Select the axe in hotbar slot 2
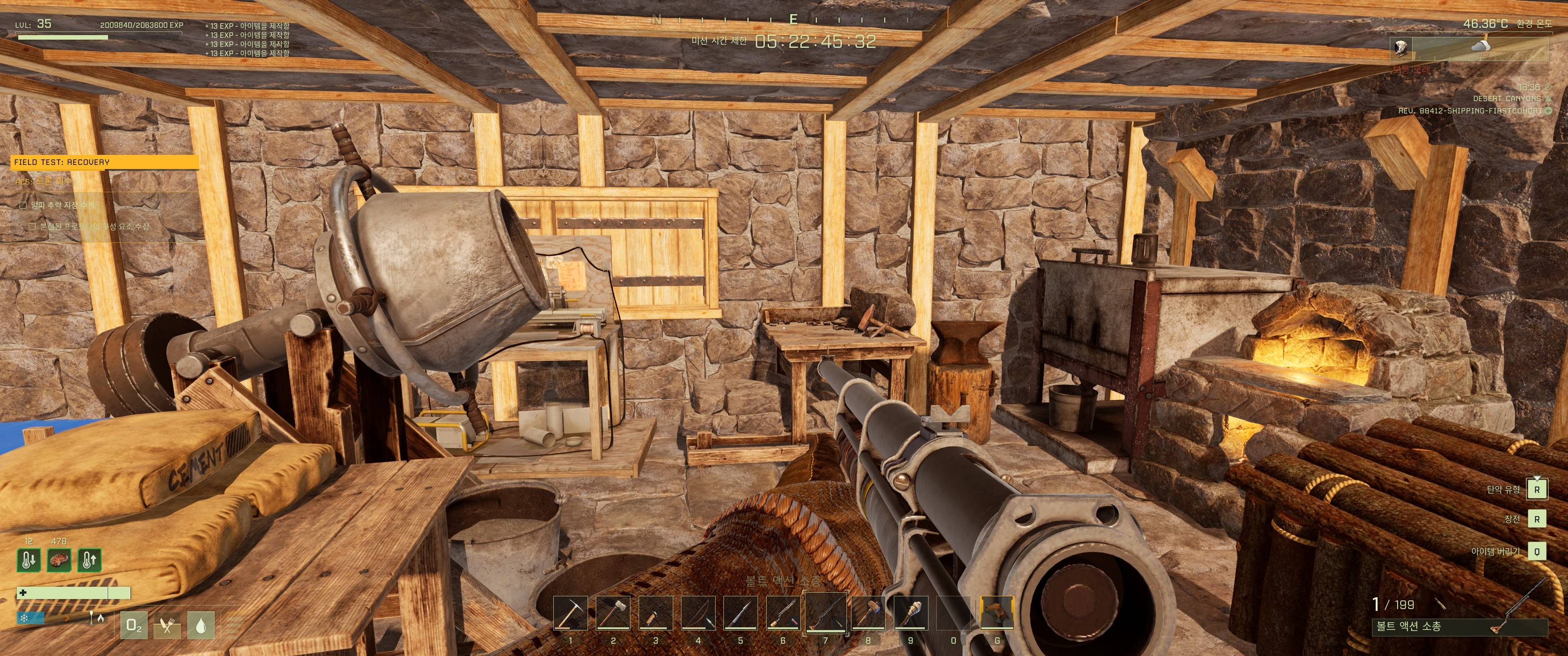1568x656 pixels. coord(613,613)
